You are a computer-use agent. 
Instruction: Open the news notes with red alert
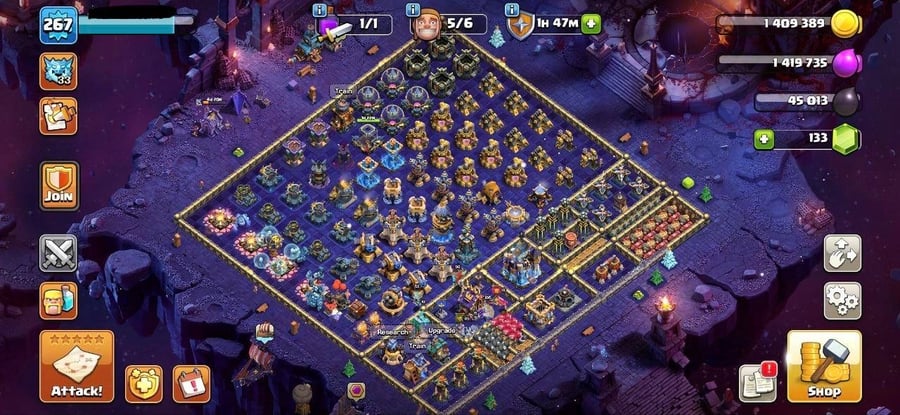pyautogui.click(x=757, y=382)
